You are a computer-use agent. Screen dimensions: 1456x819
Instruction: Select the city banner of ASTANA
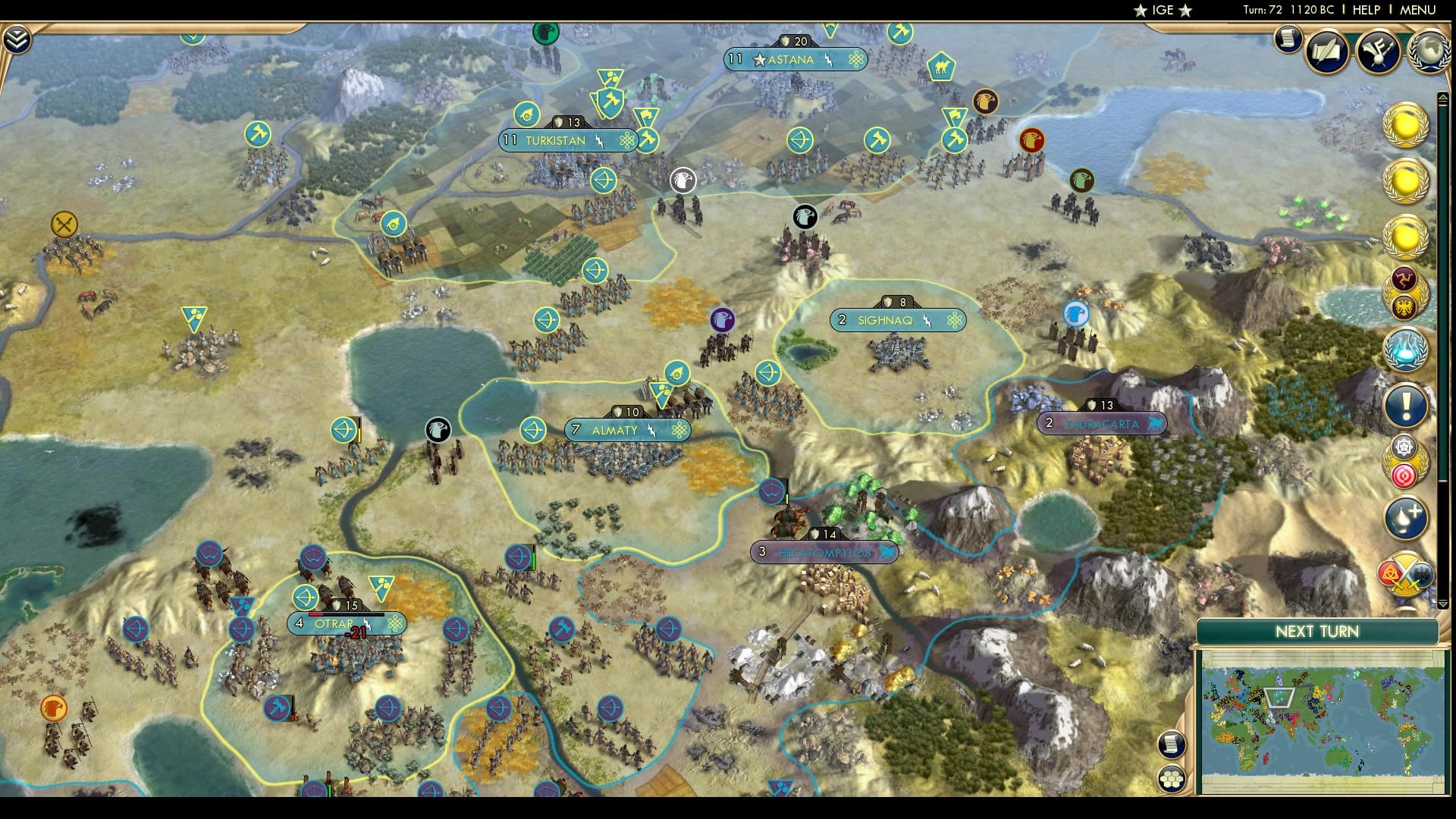click(794, 60)
